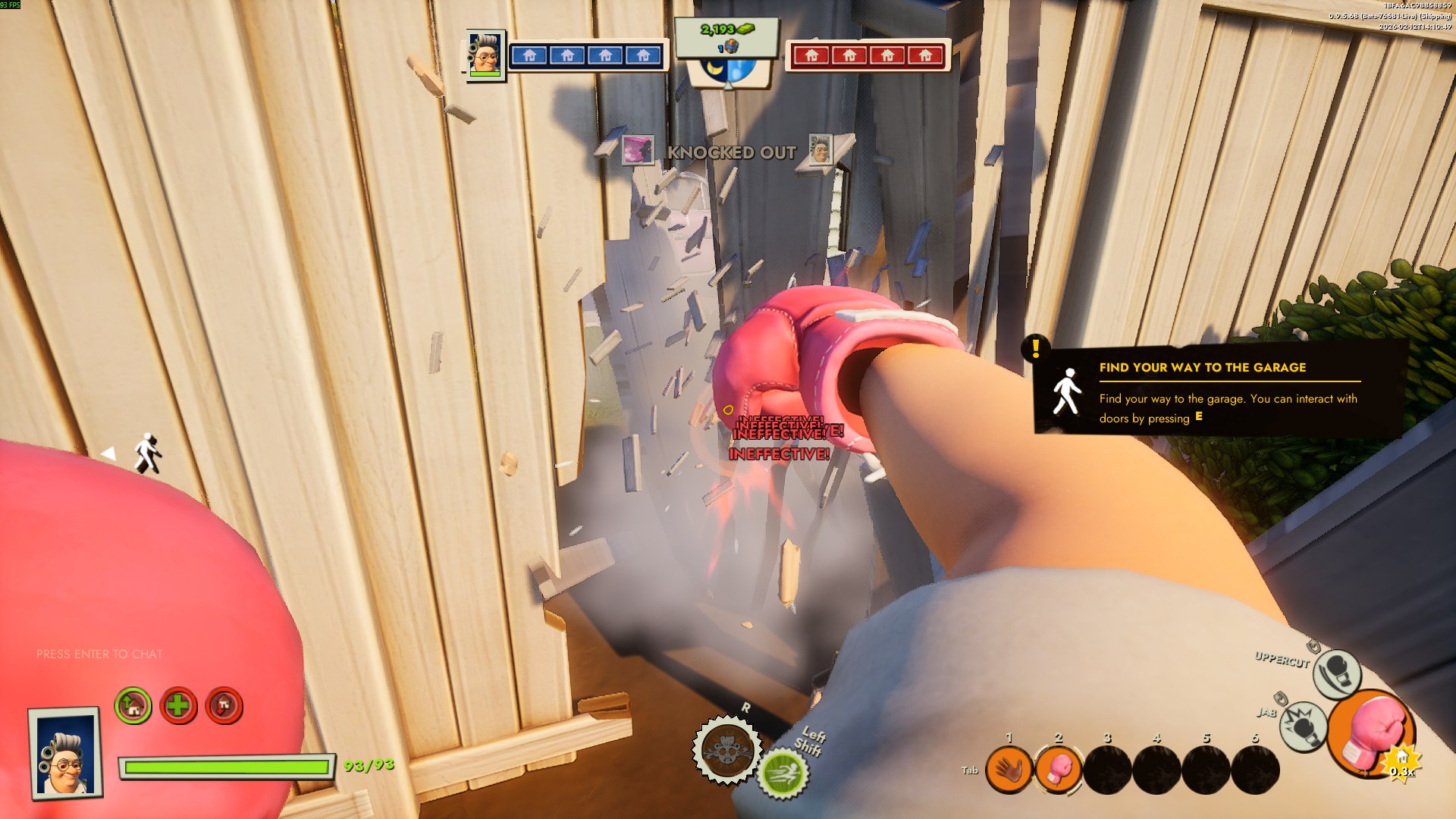Select the bare hand hotbar slot

coord(1009,770)
